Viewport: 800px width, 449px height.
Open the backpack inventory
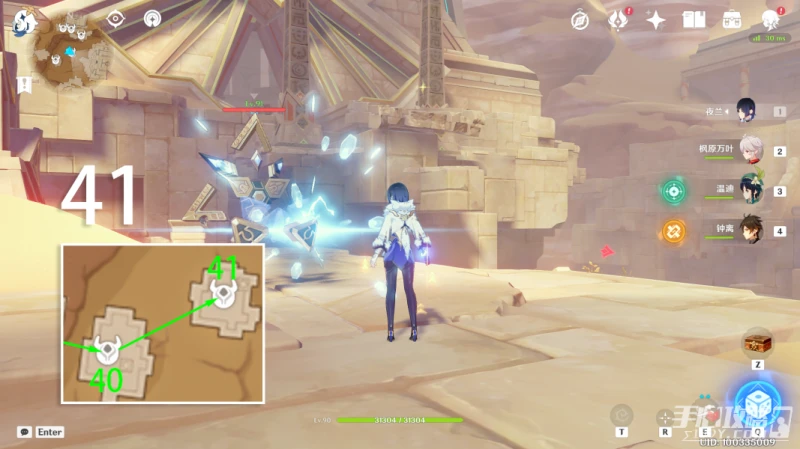tap(732, 19)
